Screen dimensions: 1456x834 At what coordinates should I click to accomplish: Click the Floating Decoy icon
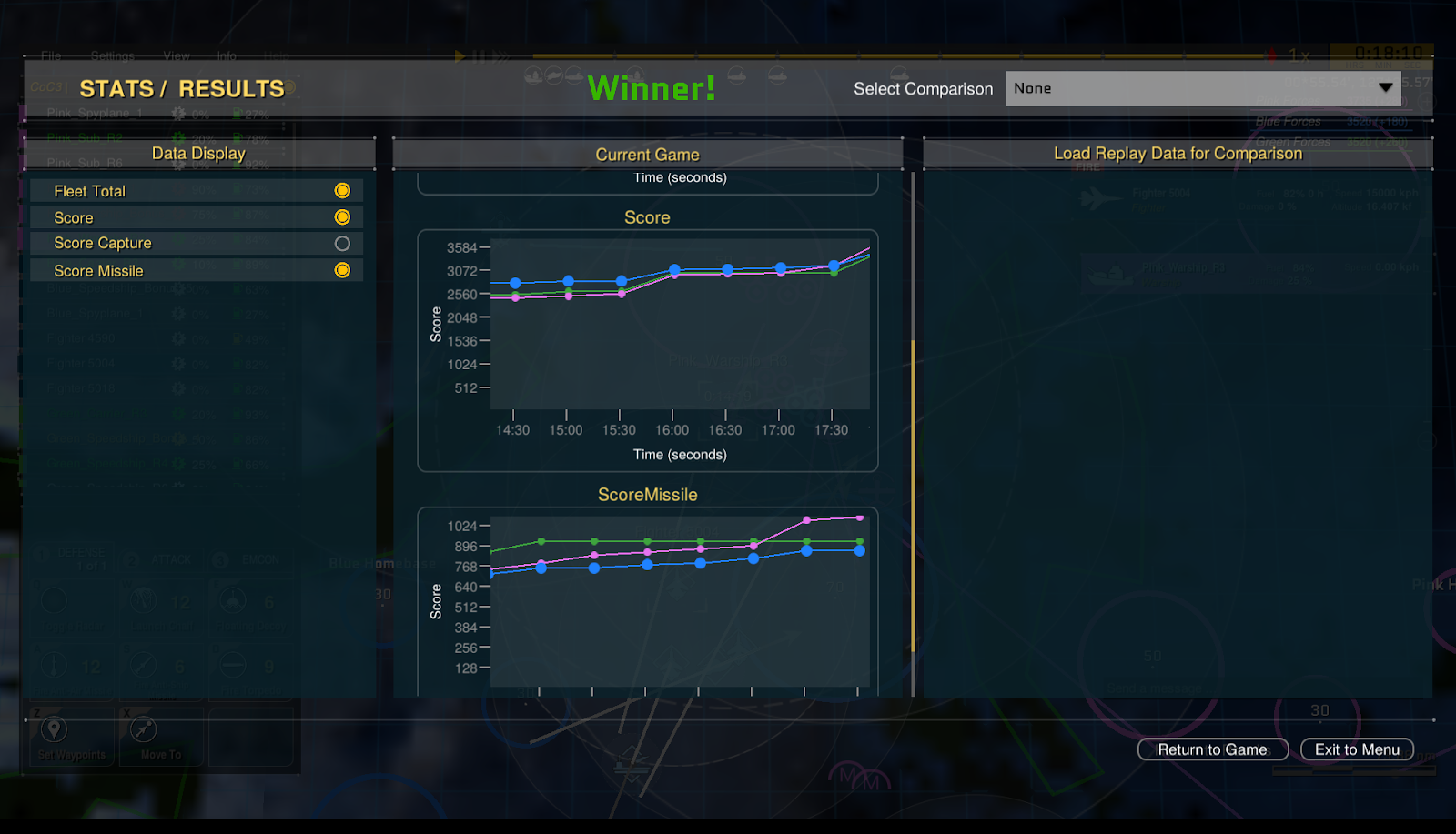click(x=232, y=600)
